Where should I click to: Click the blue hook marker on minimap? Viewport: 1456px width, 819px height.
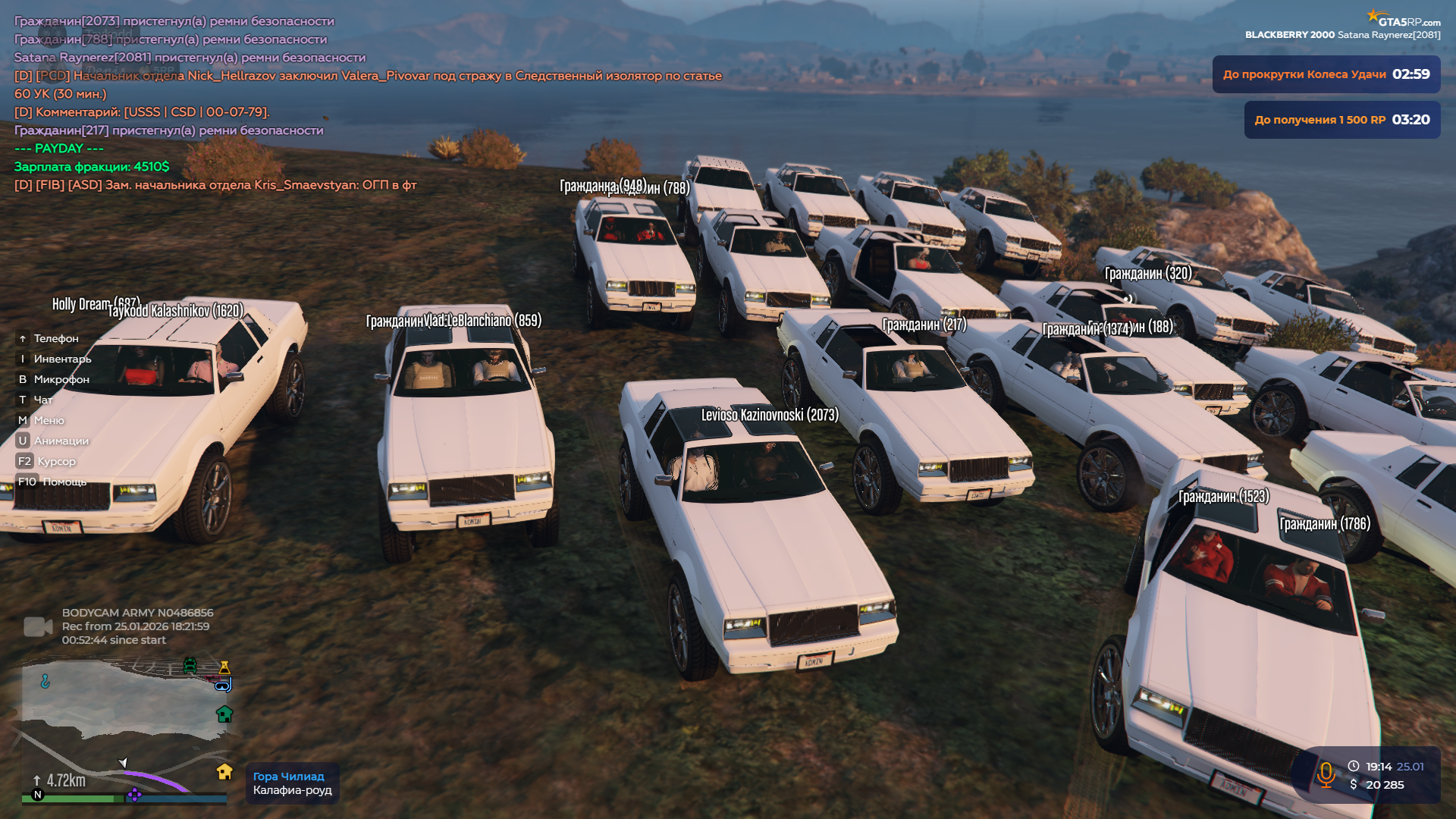pyautogui.click(x=45, y=681)
